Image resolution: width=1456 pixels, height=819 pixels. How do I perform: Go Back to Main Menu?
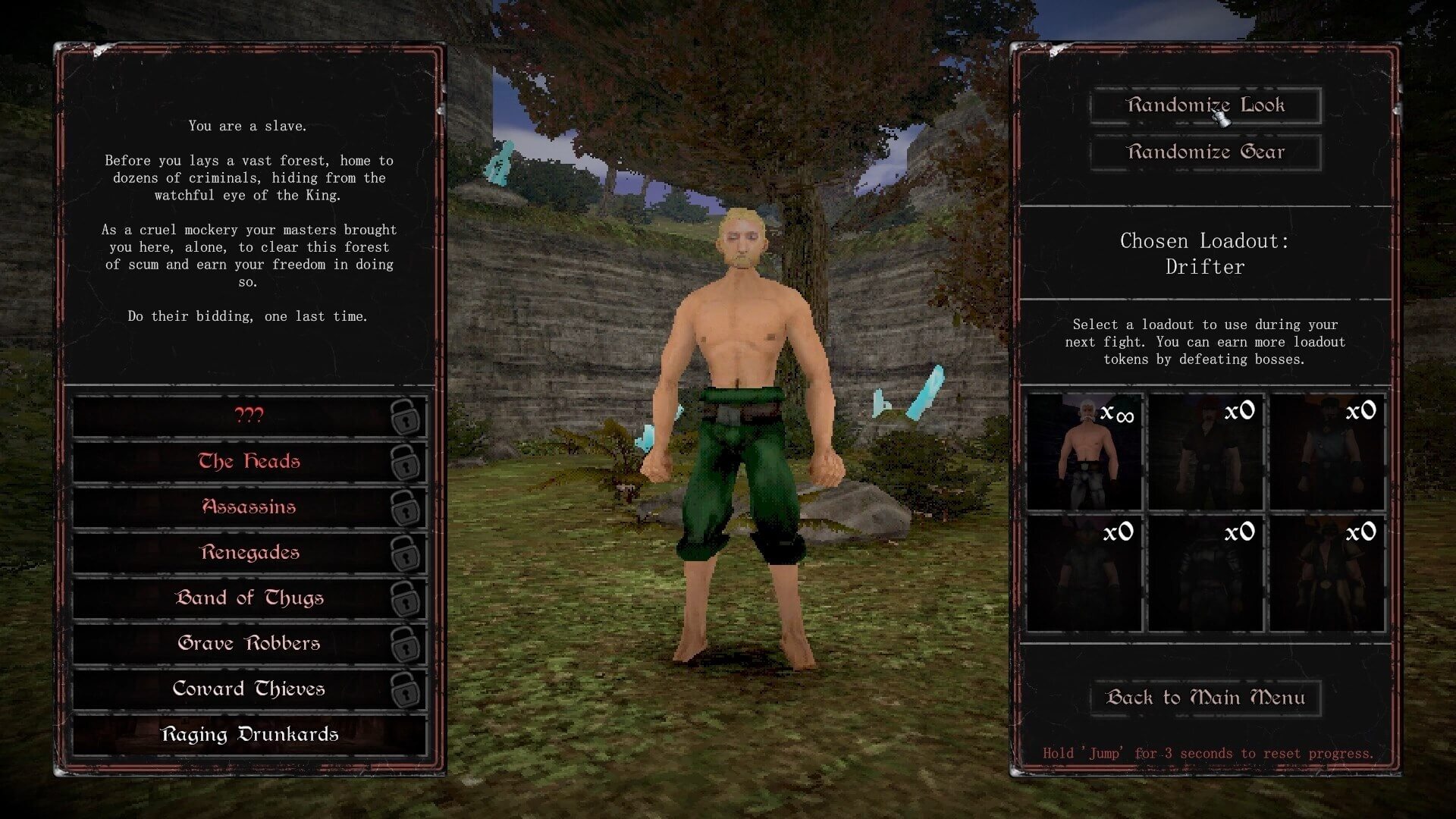(x=1205, y=698)
